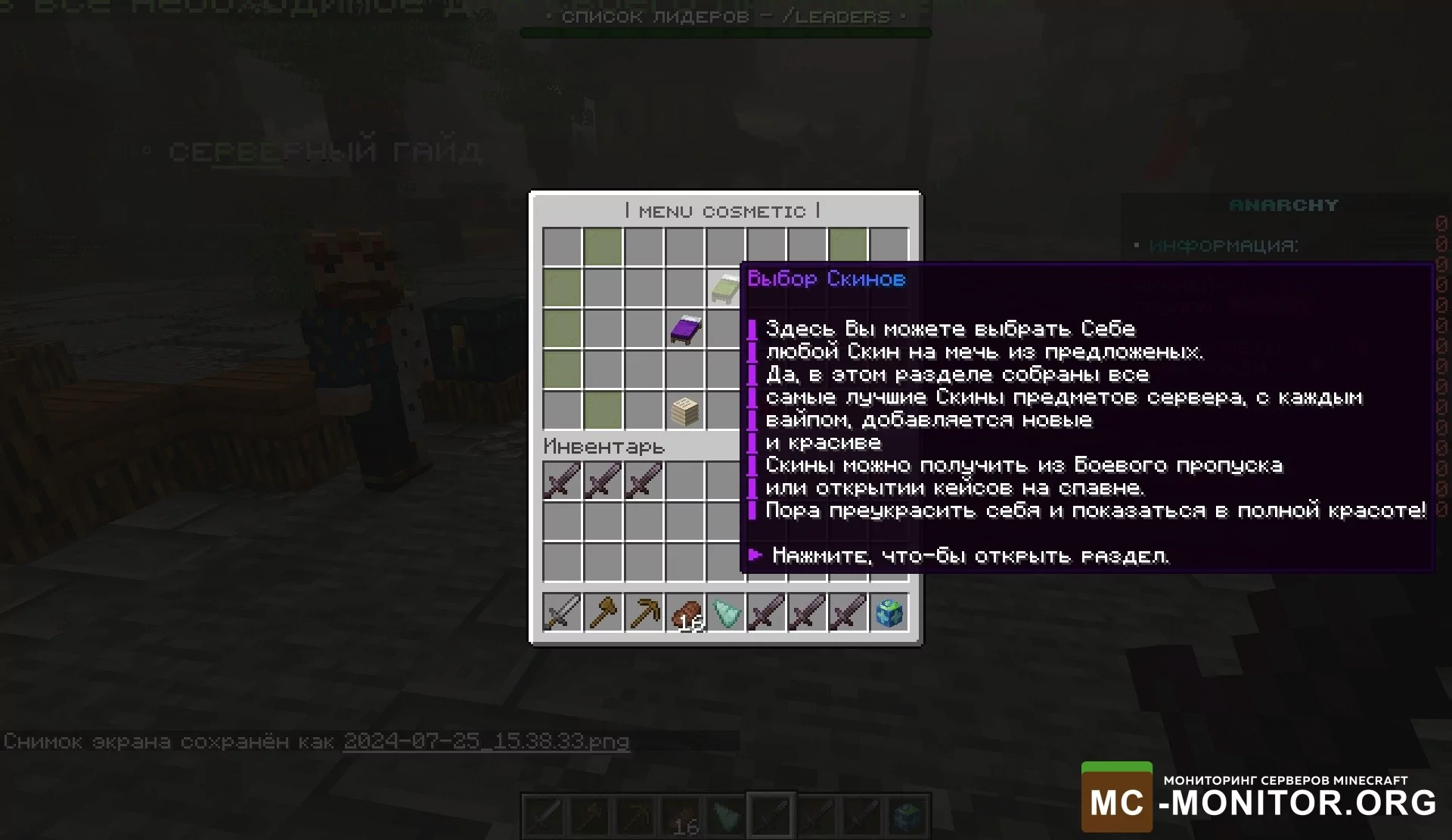
Task: Select the lime green bed item
Action: (x=724, y=289)
